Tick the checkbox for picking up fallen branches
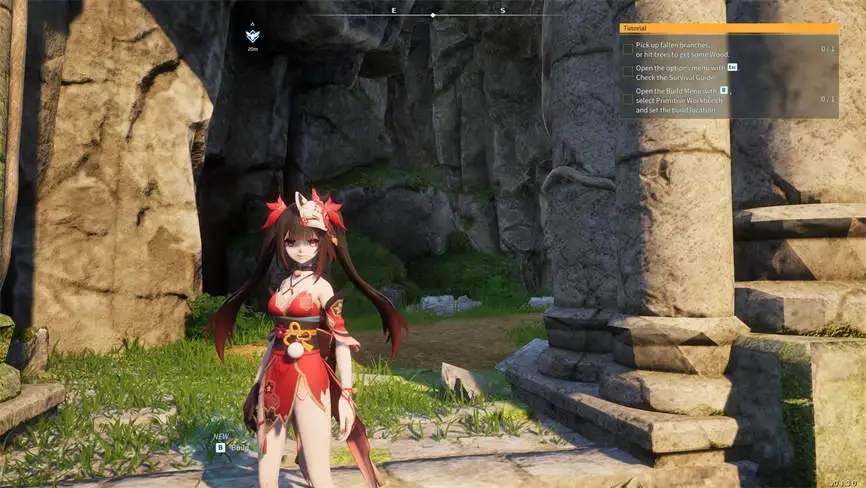 [627, 48]
